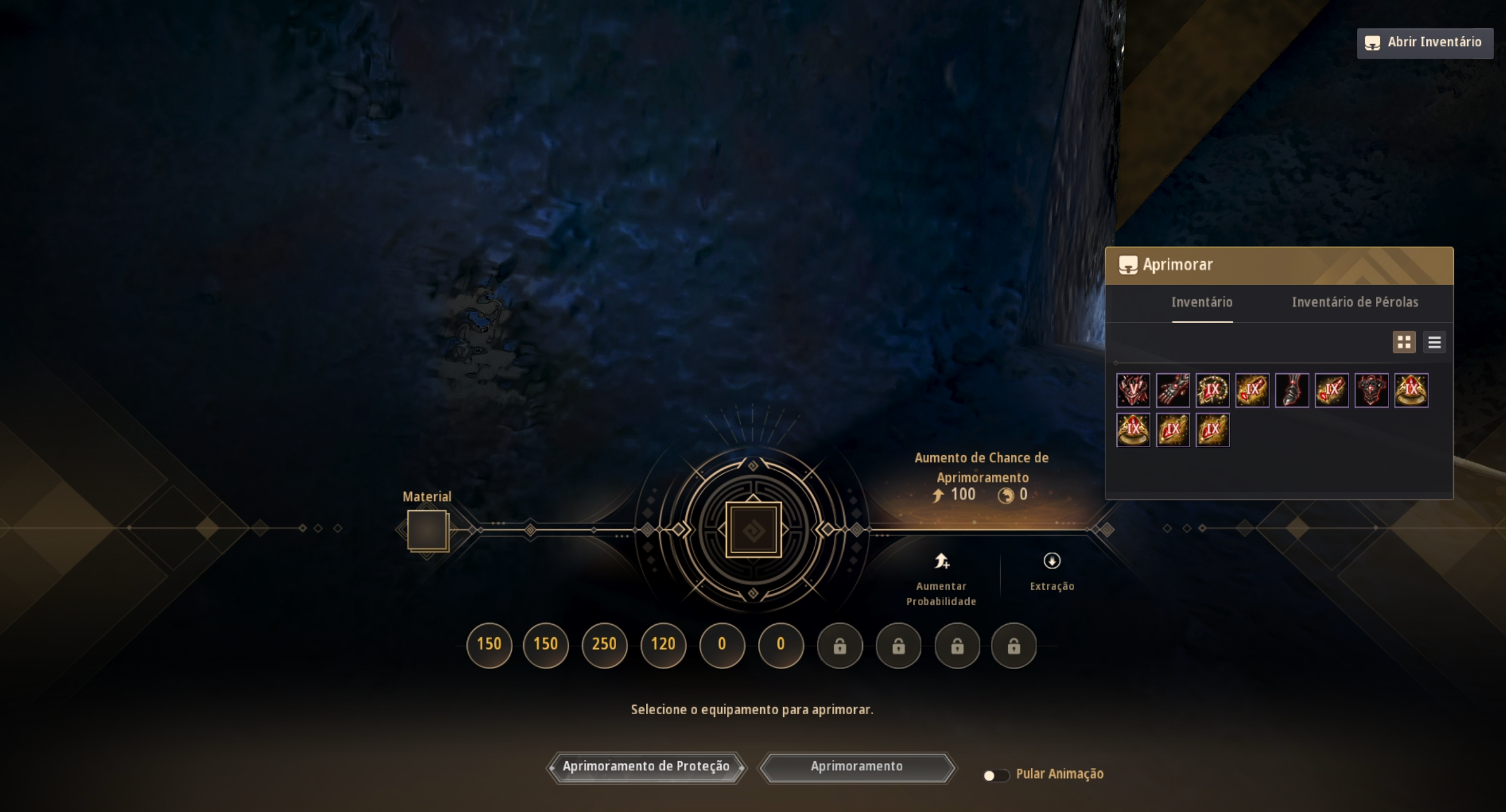Select the list view layout button
Screen dimensions: 1506x812
(x=1434, y=342)
